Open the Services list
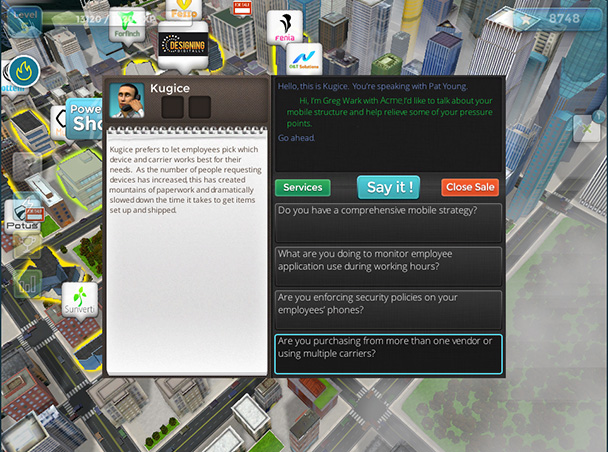This screenshot has width=608, height=452. (x=302, y=188)
